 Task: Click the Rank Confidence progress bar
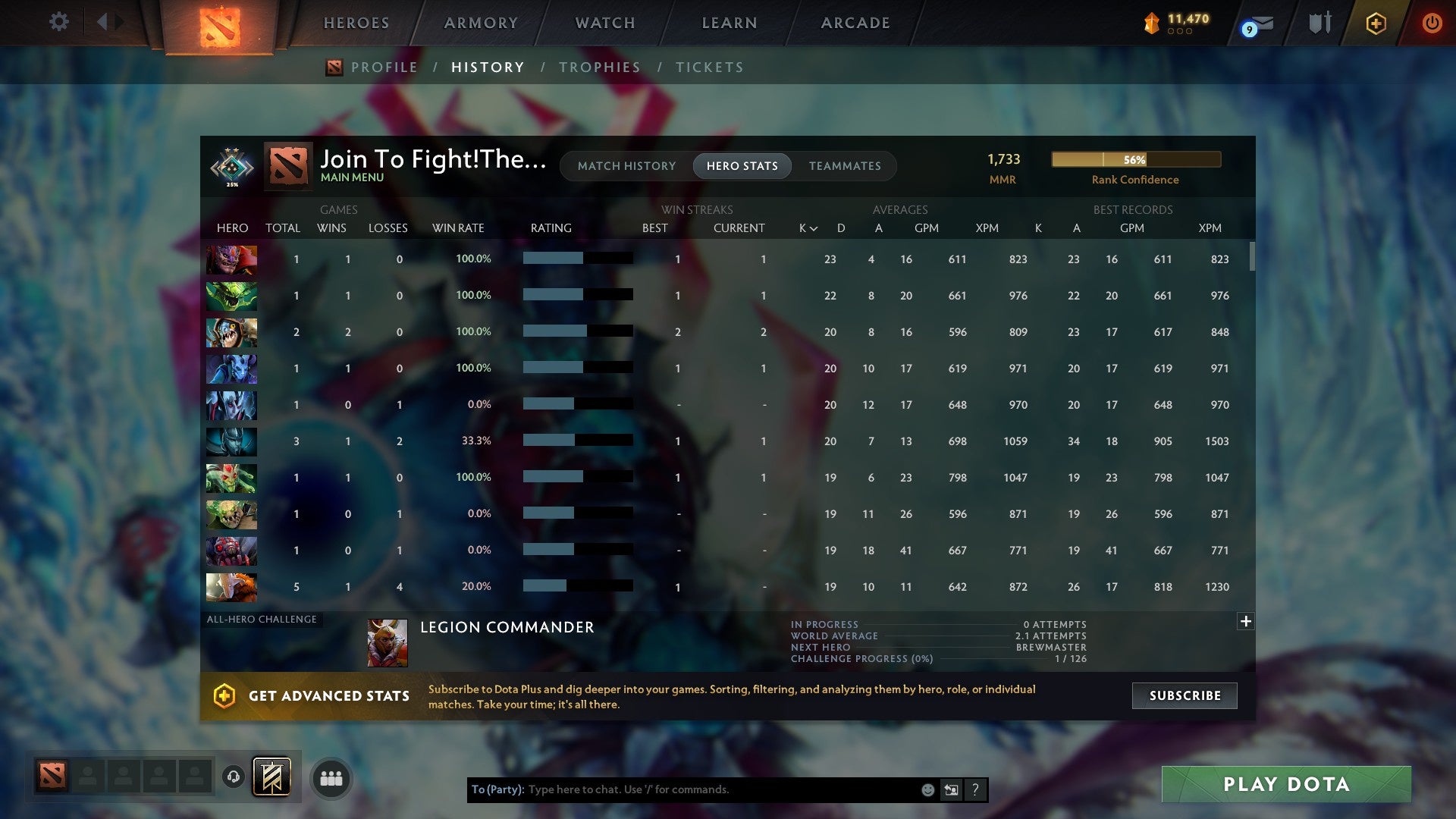coord(1135,159)
